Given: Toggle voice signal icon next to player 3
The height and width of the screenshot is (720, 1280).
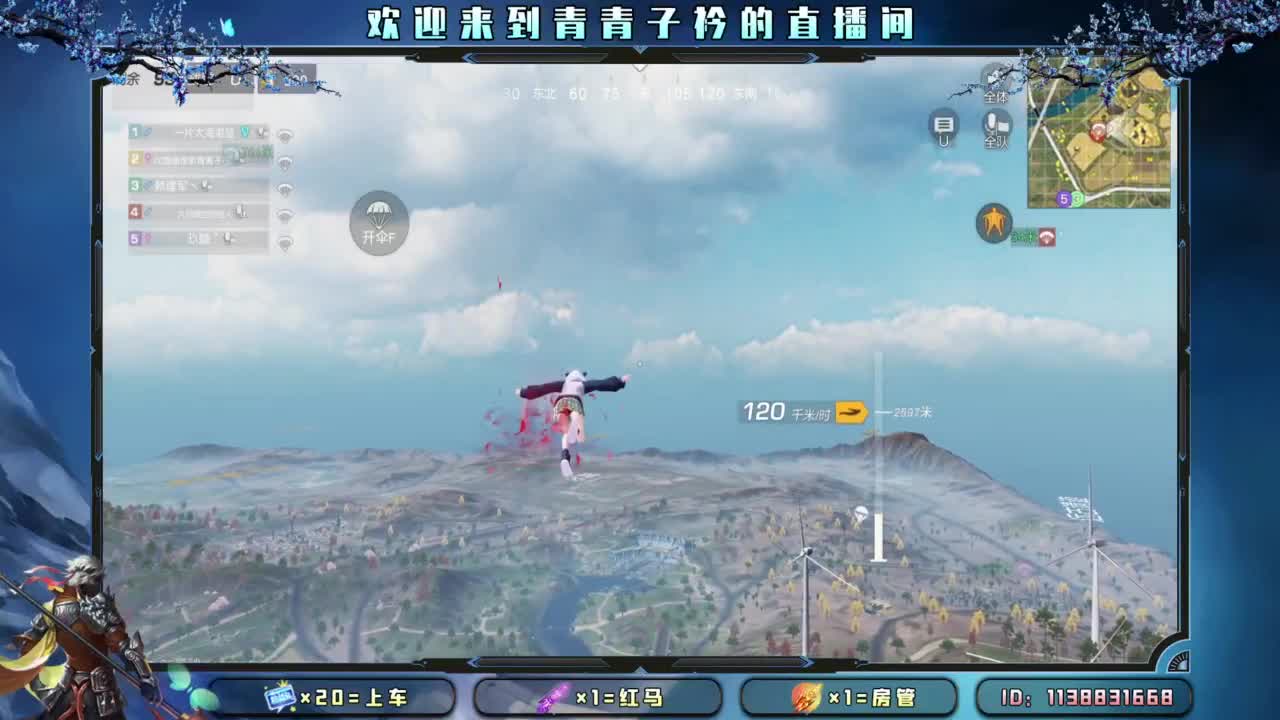Looking at the screenshot, I should tap(283, 186).
